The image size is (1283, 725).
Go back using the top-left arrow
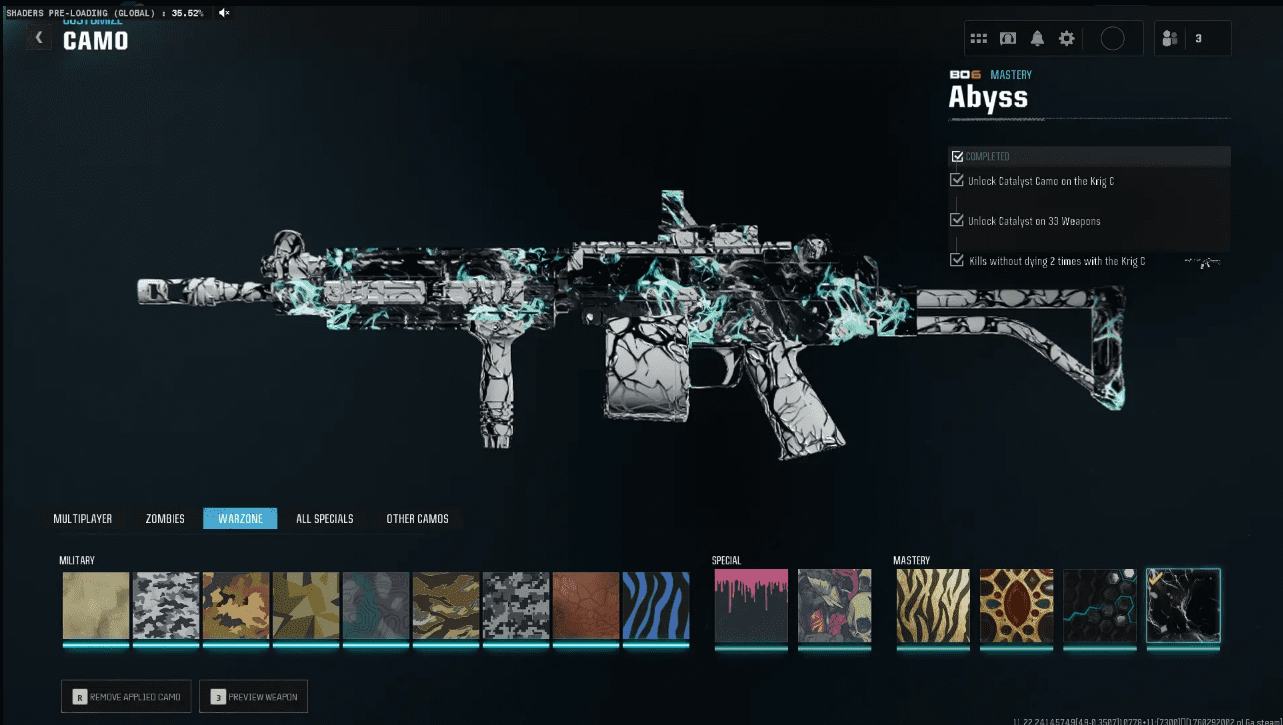tap(39, 38)
